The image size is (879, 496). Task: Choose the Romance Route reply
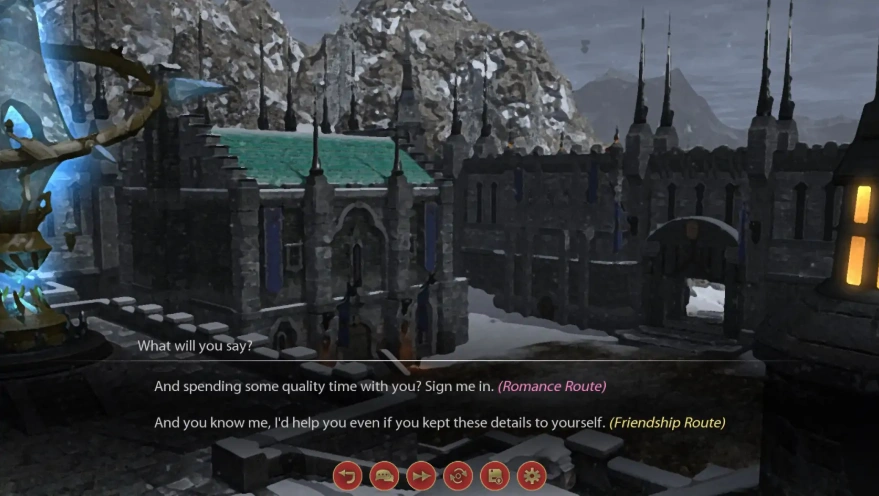[380, 386]
